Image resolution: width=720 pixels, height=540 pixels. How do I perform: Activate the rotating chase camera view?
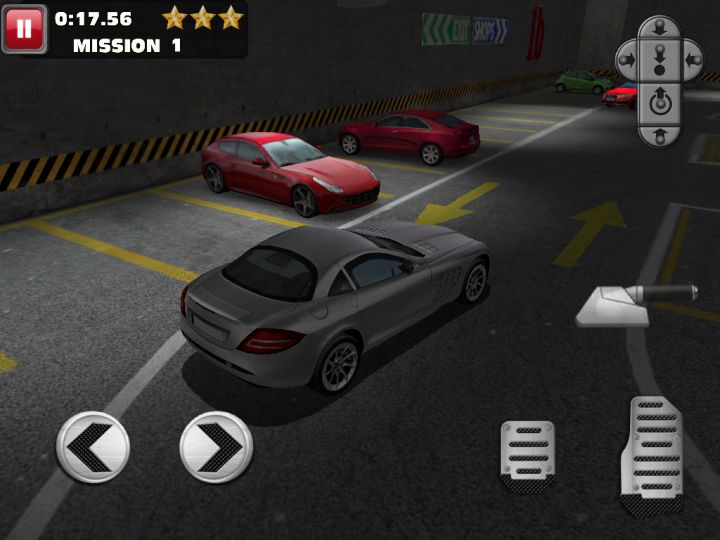tap(659, 100)
